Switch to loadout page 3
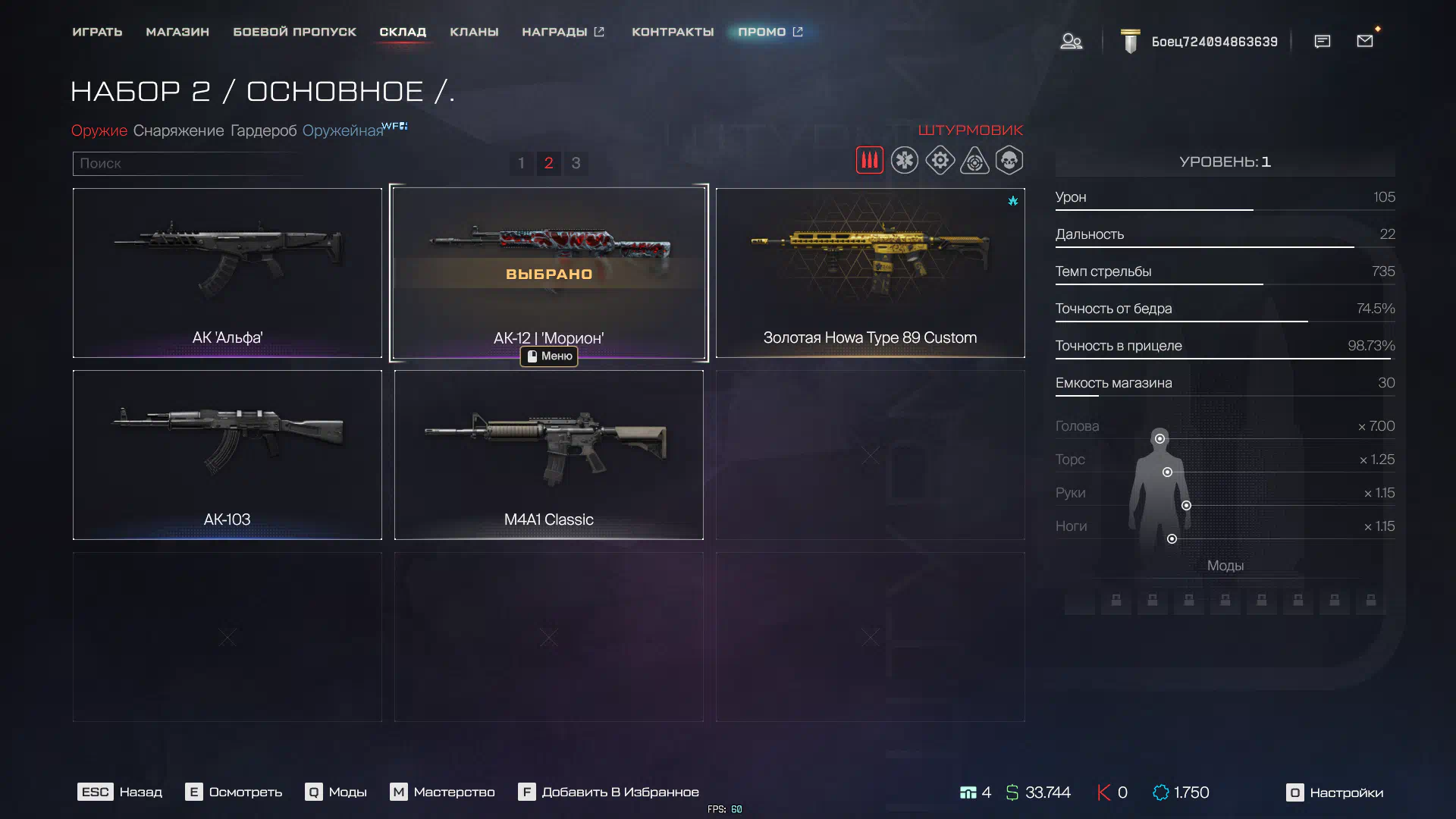1456x819 pixels. tap(576, 163)
